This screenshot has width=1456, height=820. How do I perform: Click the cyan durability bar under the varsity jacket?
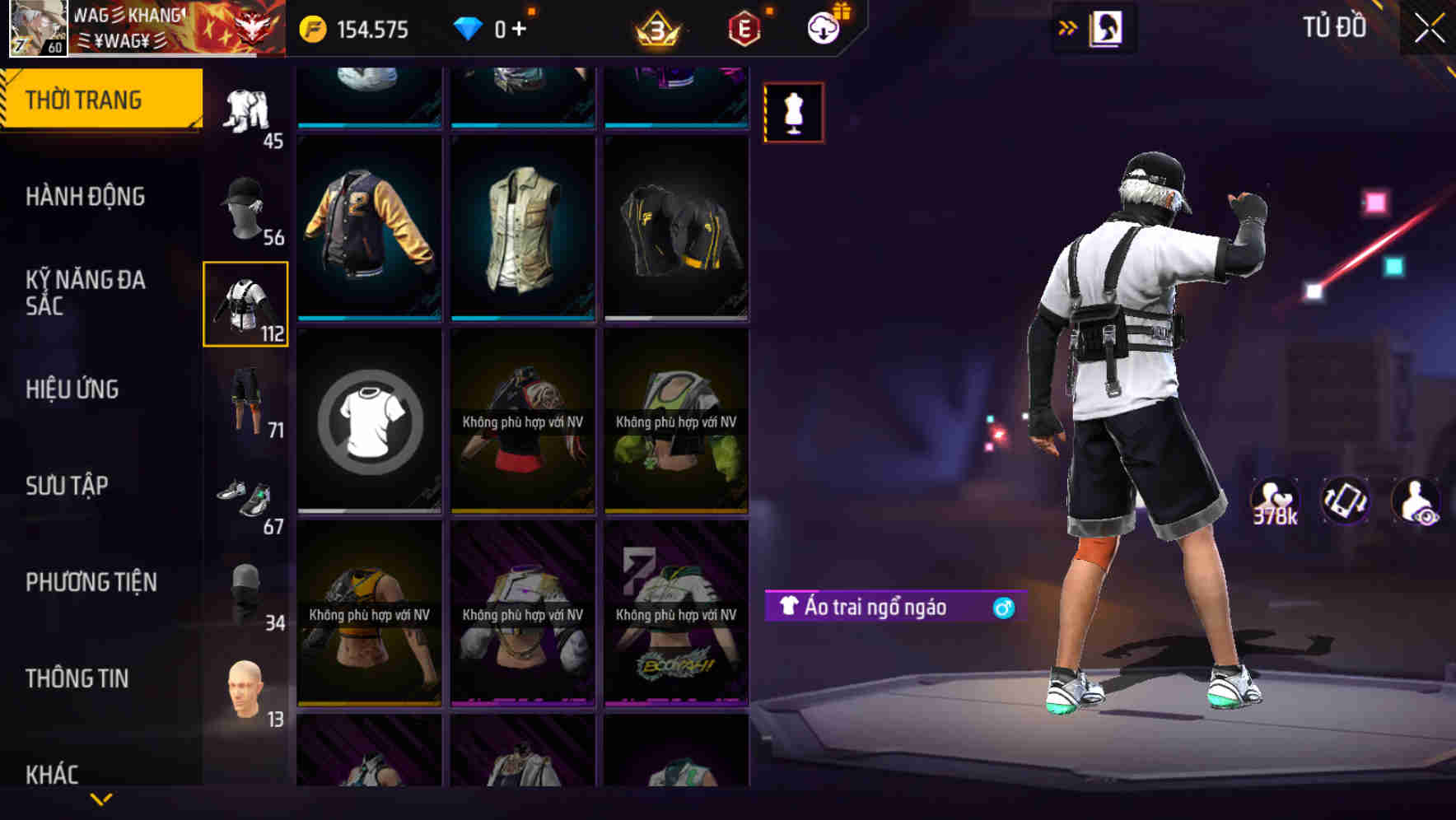[369, 319]
